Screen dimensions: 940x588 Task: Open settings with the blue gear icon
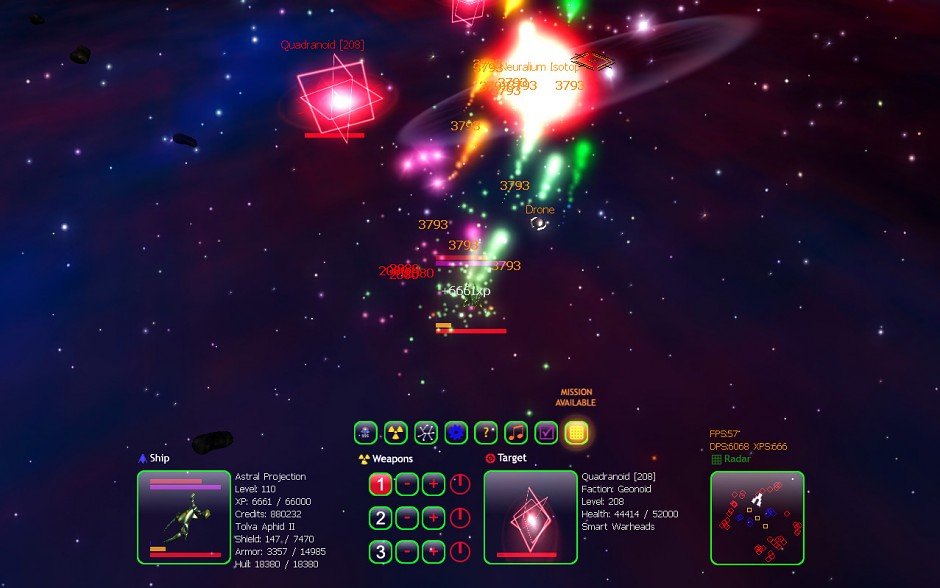click(456, 433)
